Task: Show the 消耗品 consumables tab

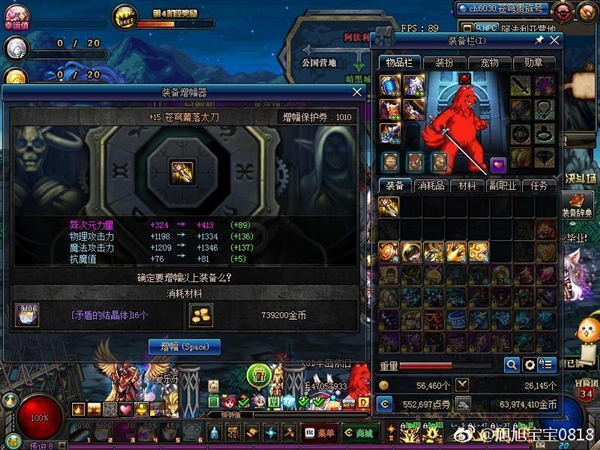Action: (x=430, y=185)
